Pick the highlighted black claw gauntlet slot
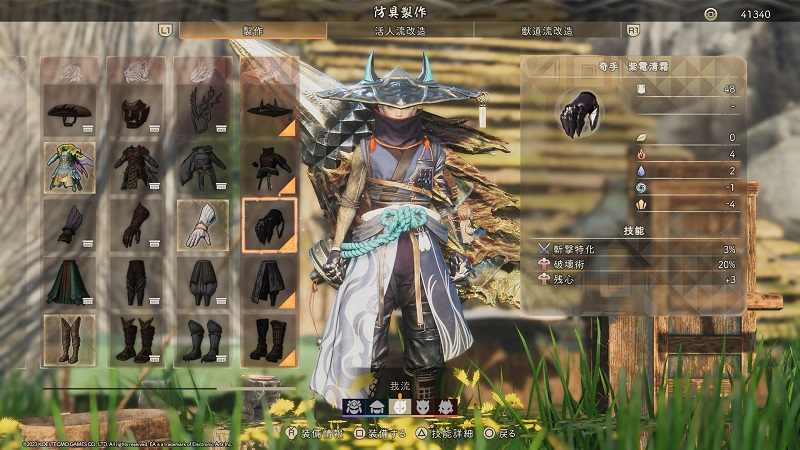The image size is (800, 450). [269, 224]
